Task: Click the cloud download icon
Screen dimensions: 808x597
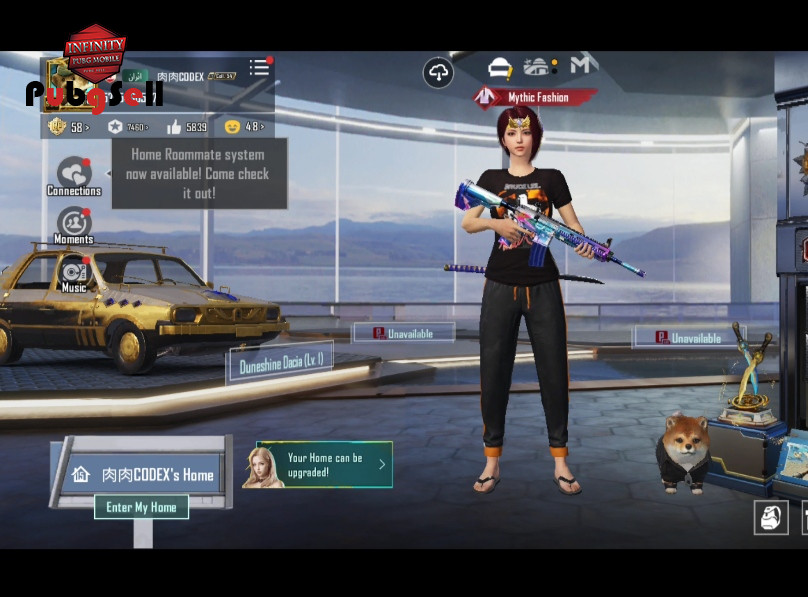Action: [x=438, y=72]
